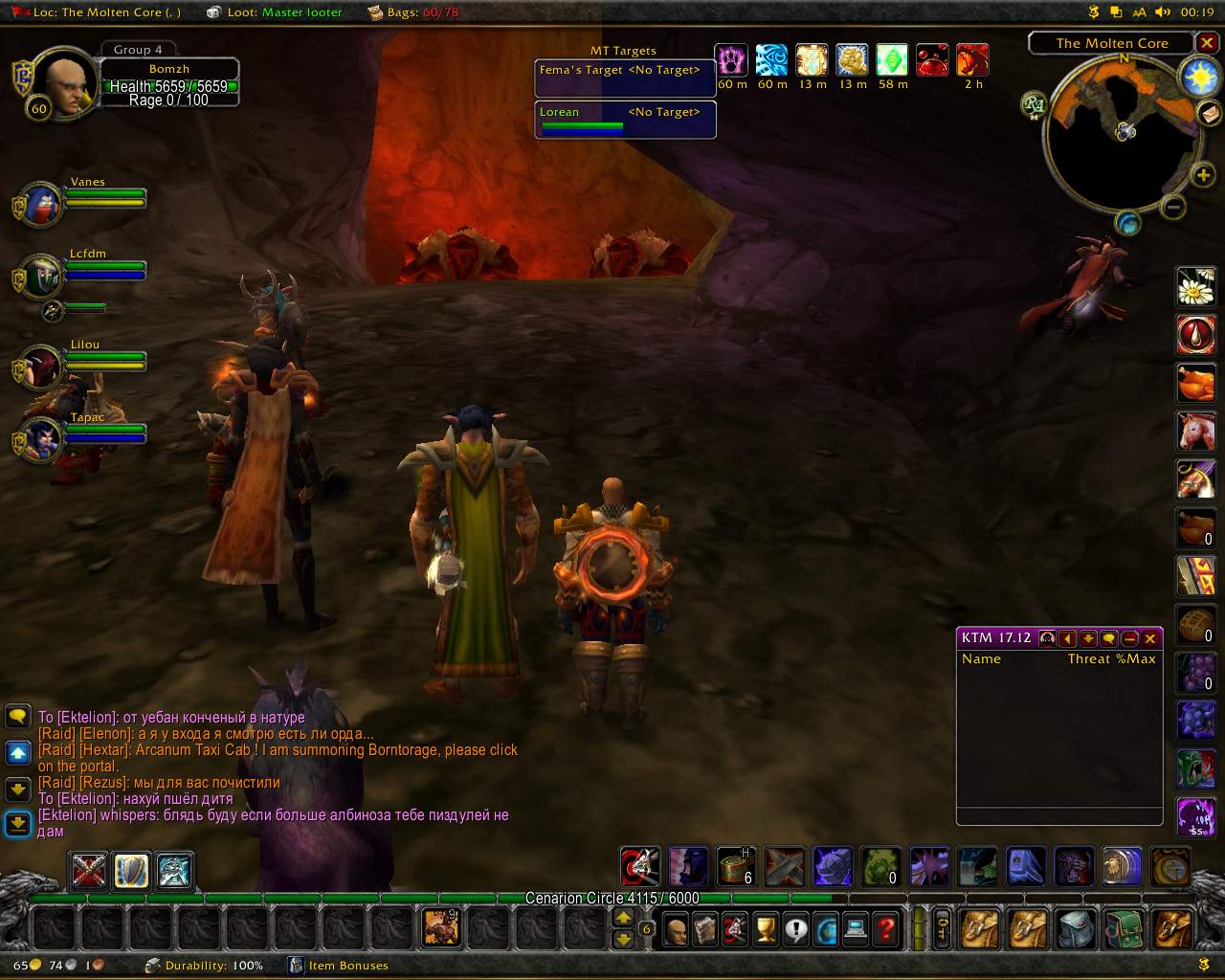Close the Molten Core minimap header
The width and height of the screenshot is (1225, 980).
tap(1207, 44)
